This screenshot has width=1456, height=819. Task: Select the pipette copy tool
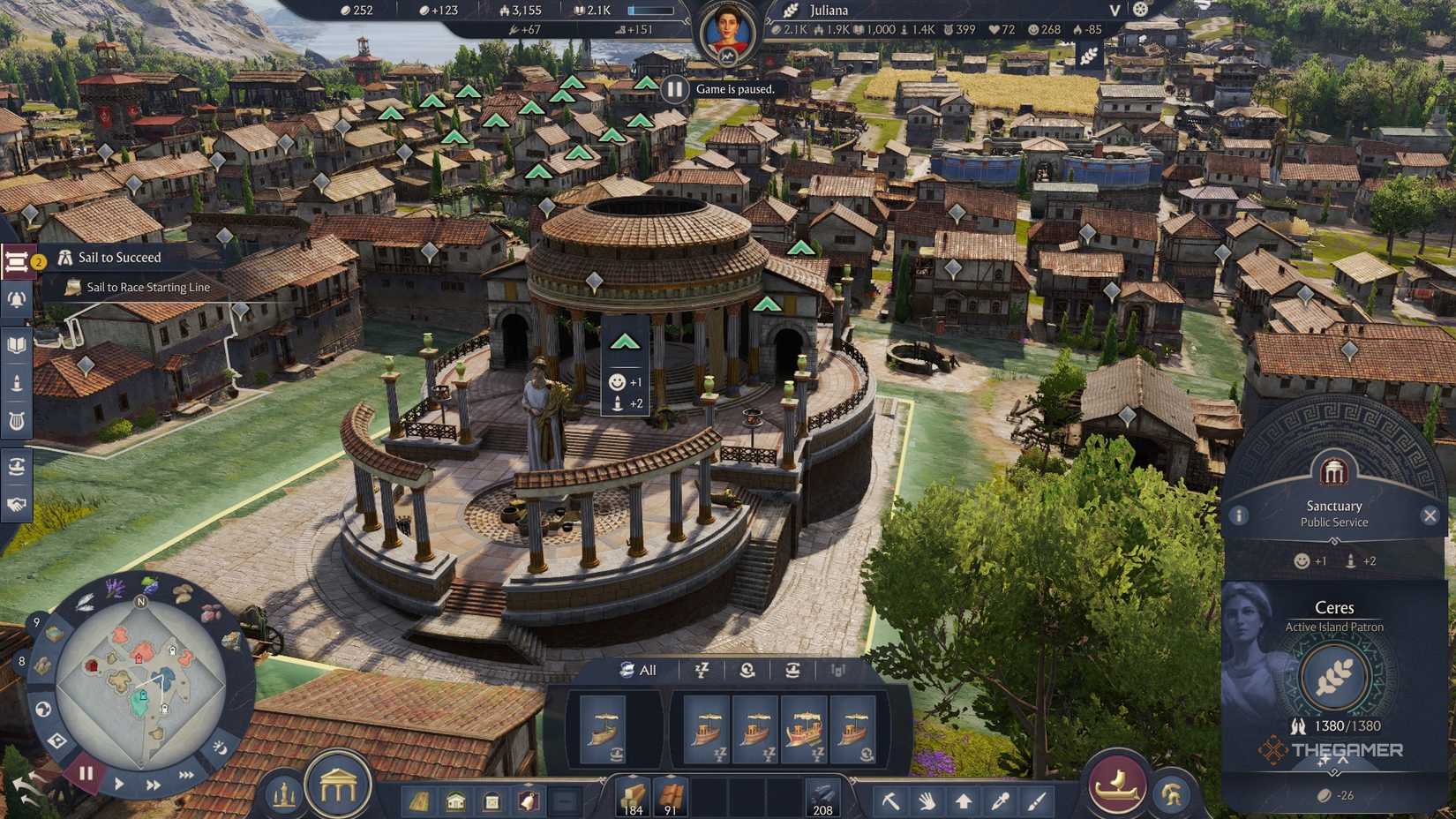tap(1001, 800)
